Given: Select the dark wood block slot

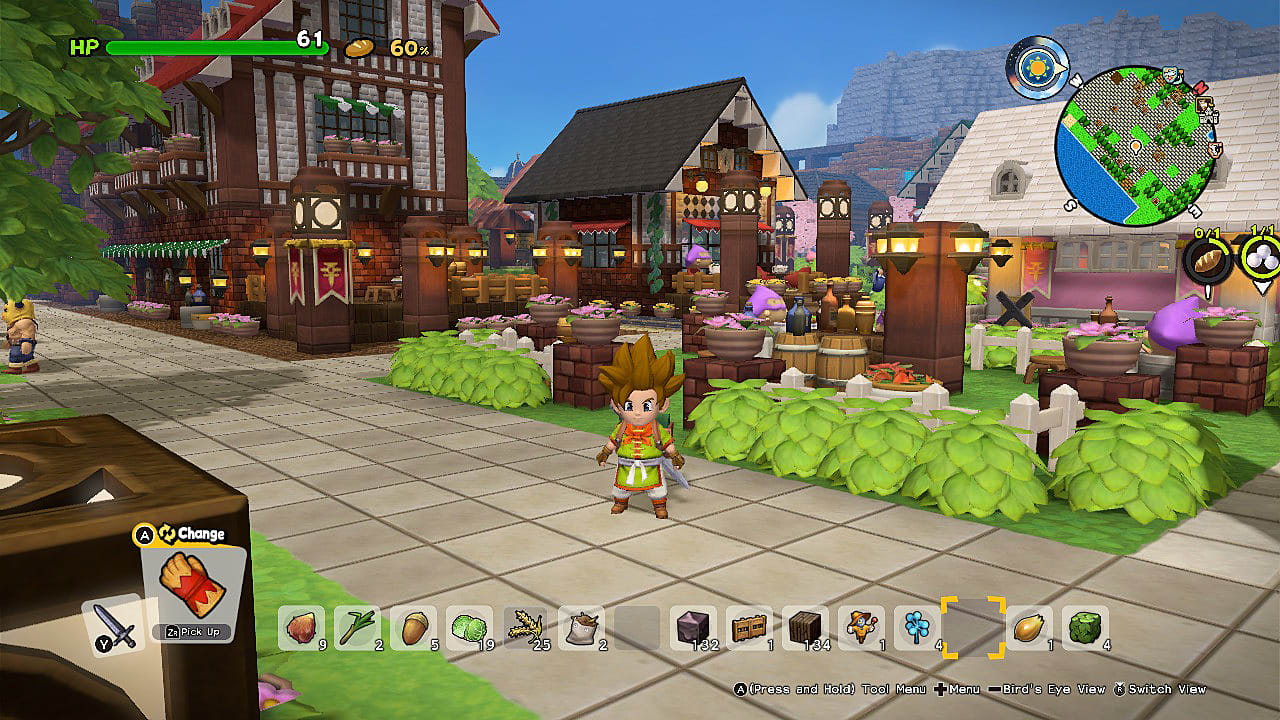Looking at the screenshot, I should pyautogui.click(x=805, y=629).
